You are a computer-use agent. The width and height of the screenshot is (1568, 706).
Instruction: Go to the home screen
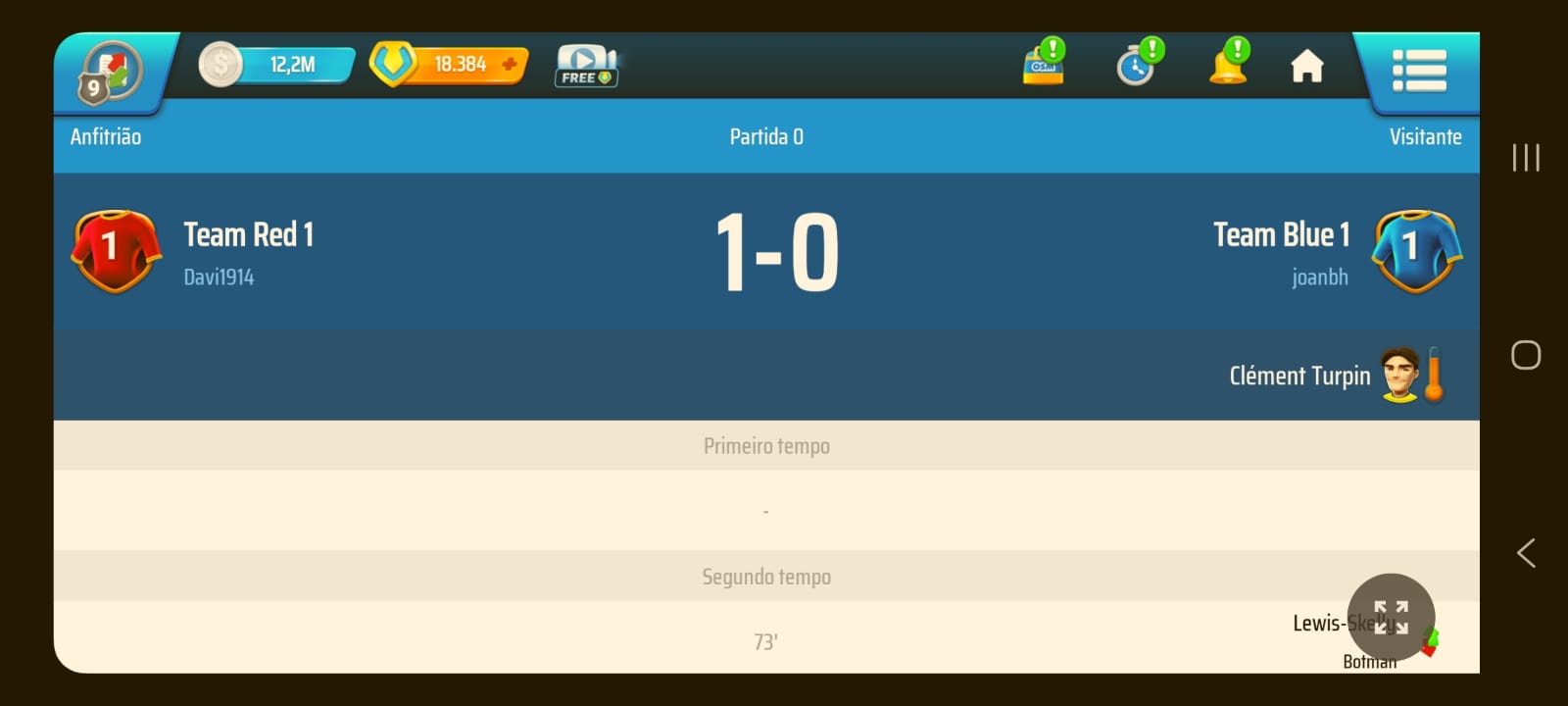point(1306,67)
